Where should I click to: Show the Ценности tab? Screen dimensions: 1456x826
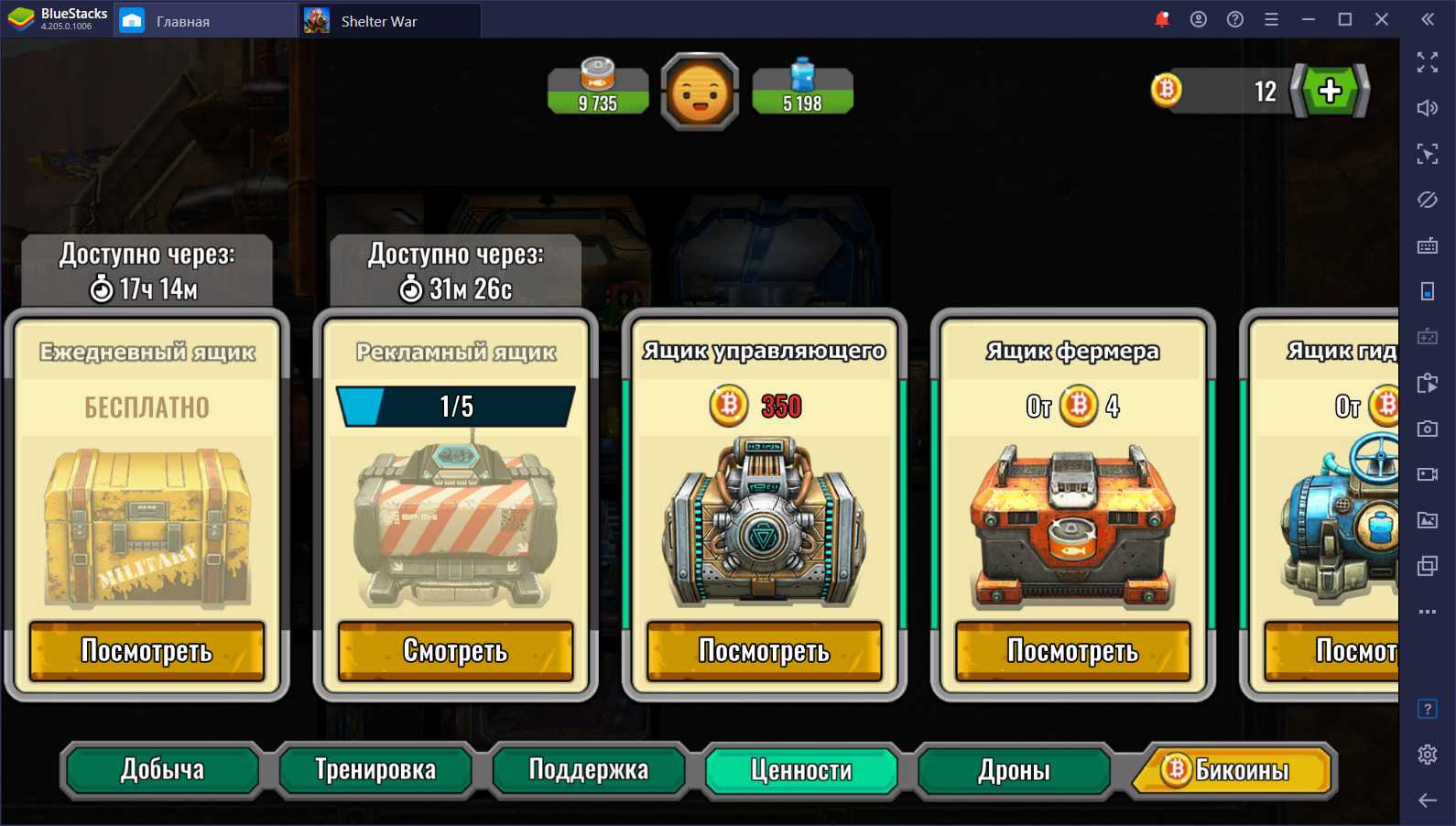[x=801, y=770]
